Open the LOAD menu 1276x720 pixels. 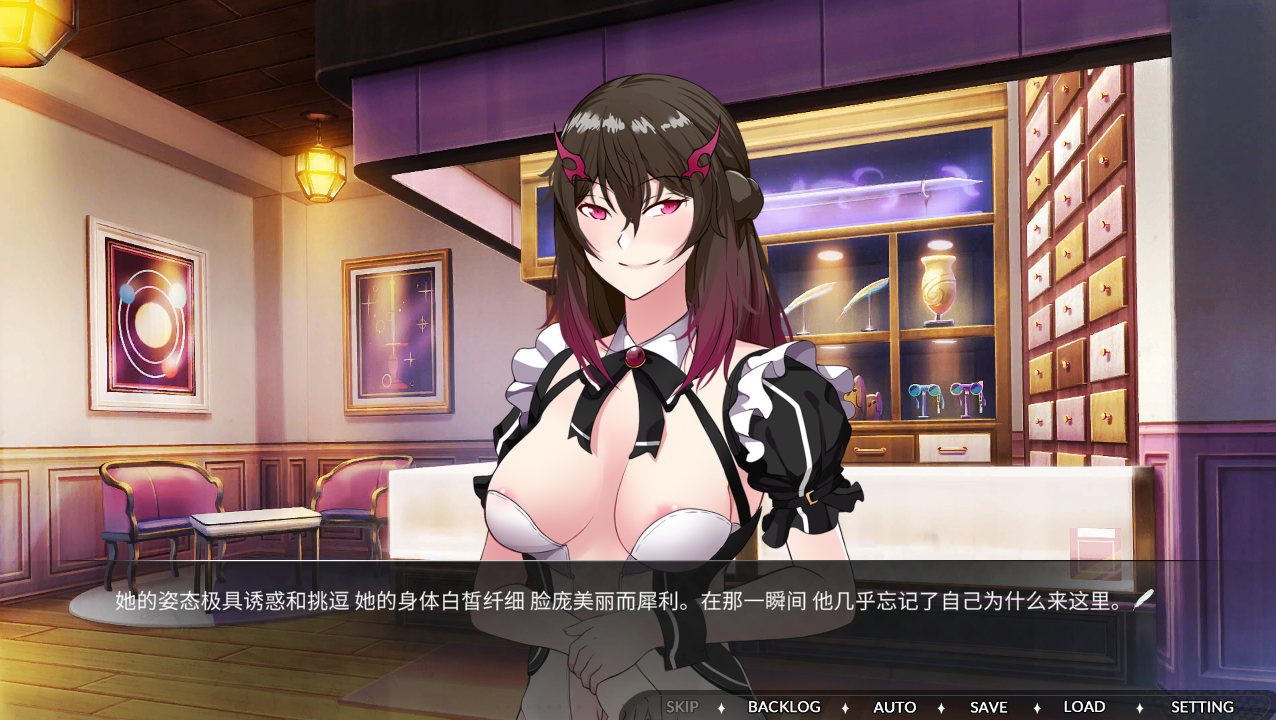click(x=1084, y=707)
